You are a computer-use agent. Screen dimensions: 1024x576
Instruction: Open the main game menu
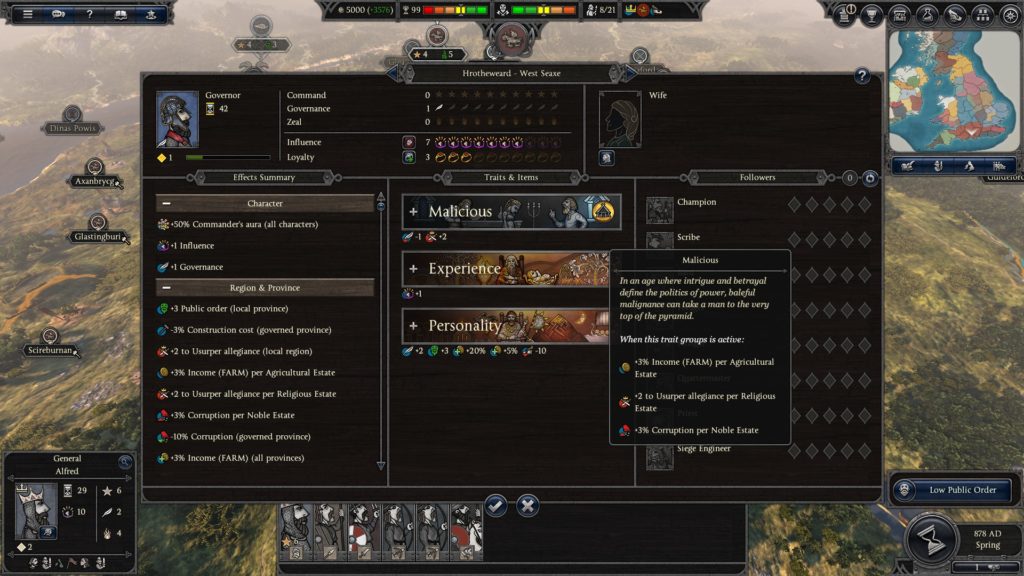tap(27, 14)
